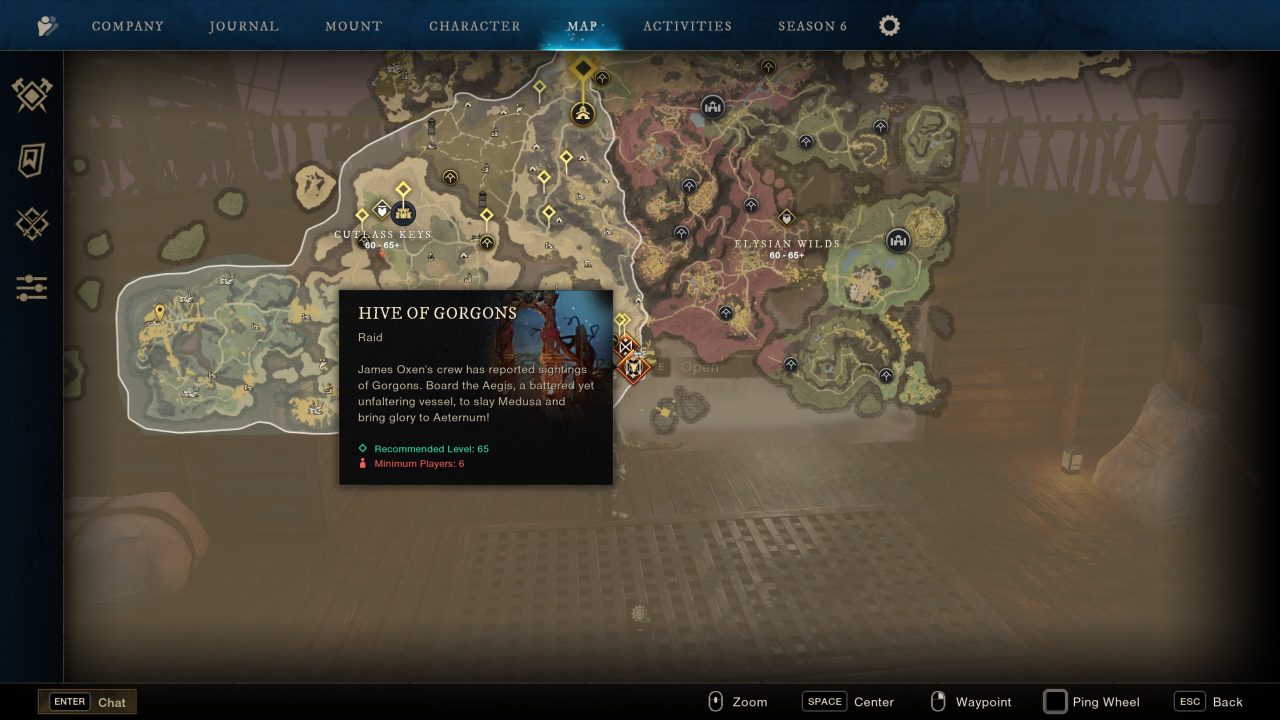This screenshot has height=720, width=1280.
Task: Open the settings gear in the top bar
Action: (889, 26)
